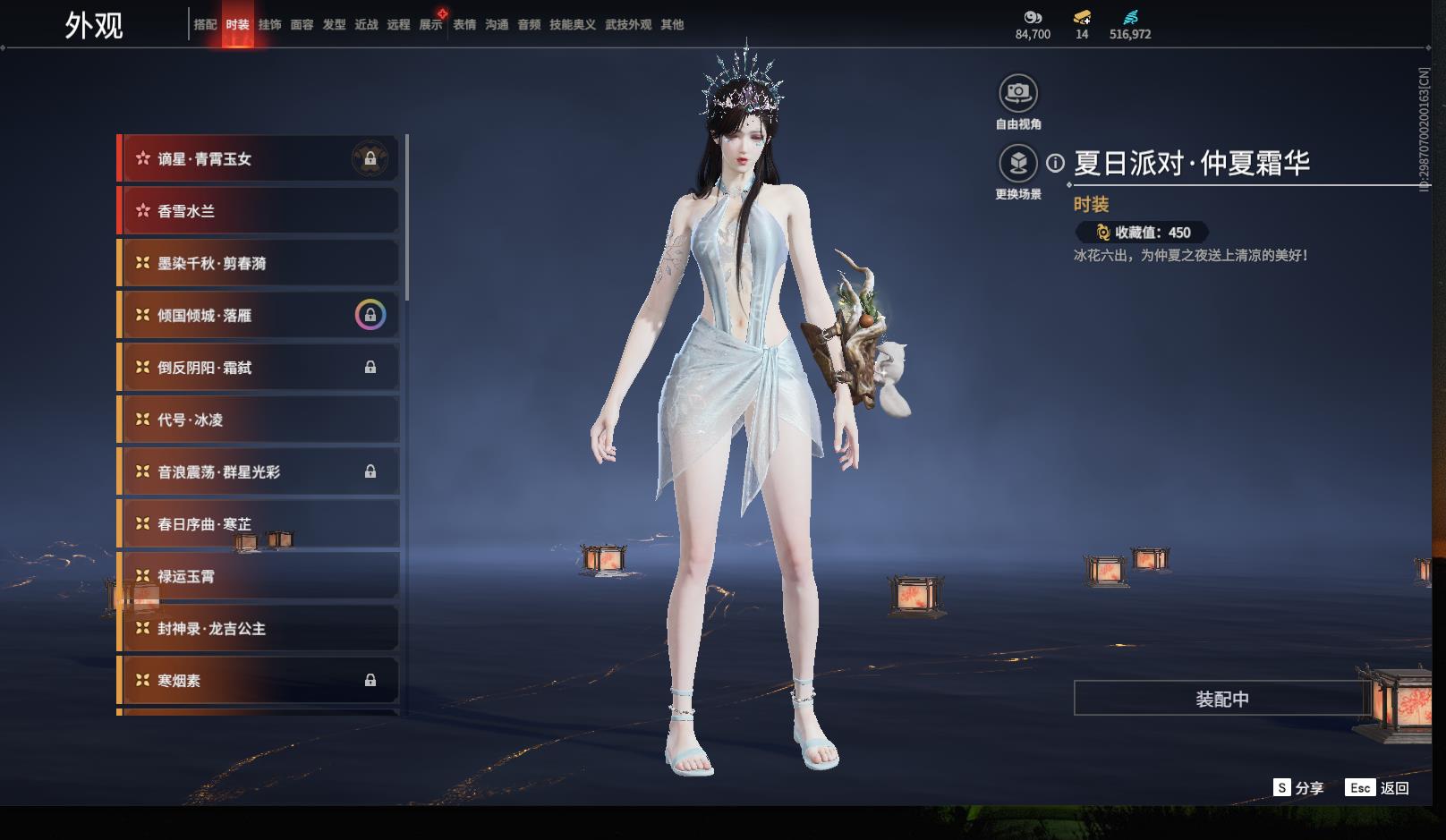Switch to the 面容 face tab
Viewport: 1446px width, 840px height.
[302, 25]
